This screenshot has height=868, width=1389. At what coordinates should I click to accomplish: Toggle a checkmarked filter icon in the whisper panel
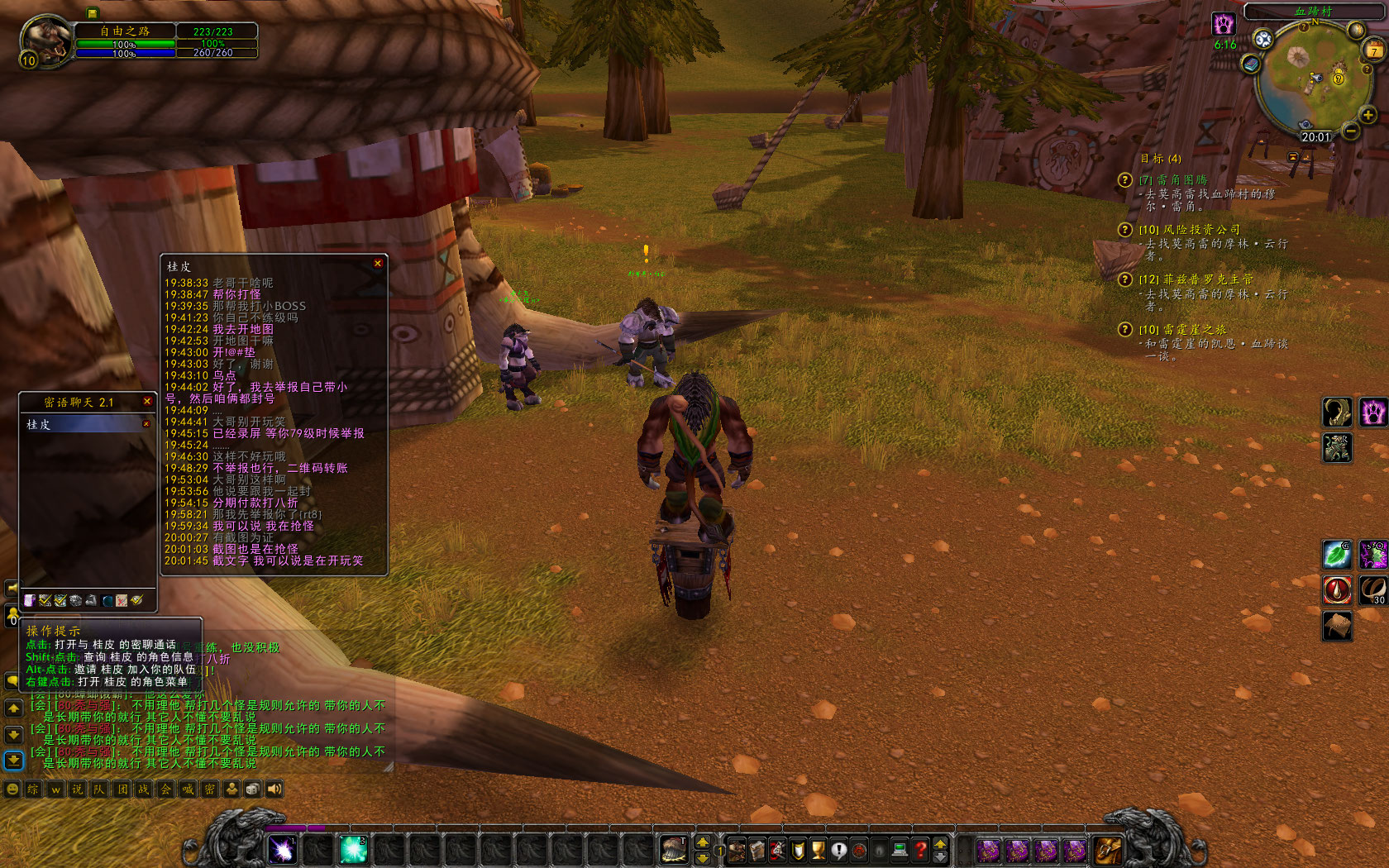tap(45, 600)
